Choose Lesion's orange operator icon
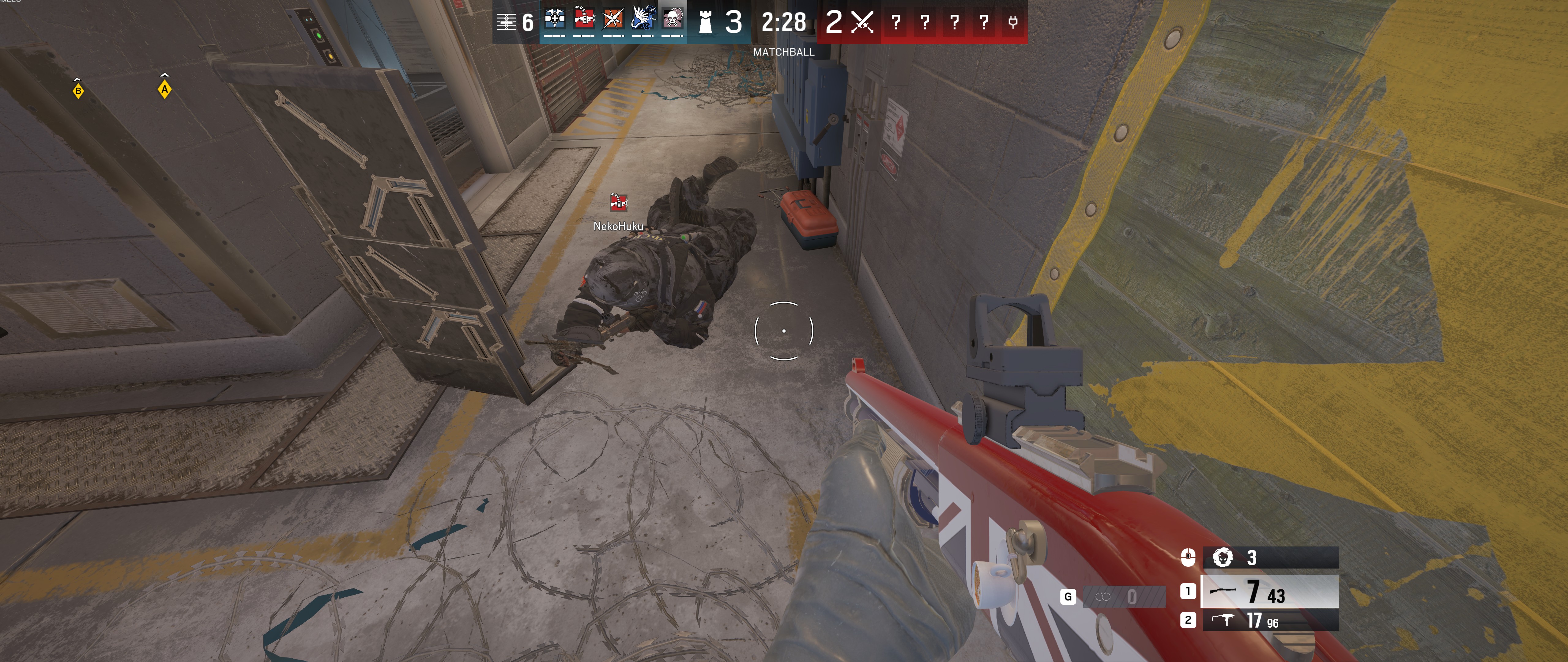The image size is (1568, 662). [x=613, y=20]
